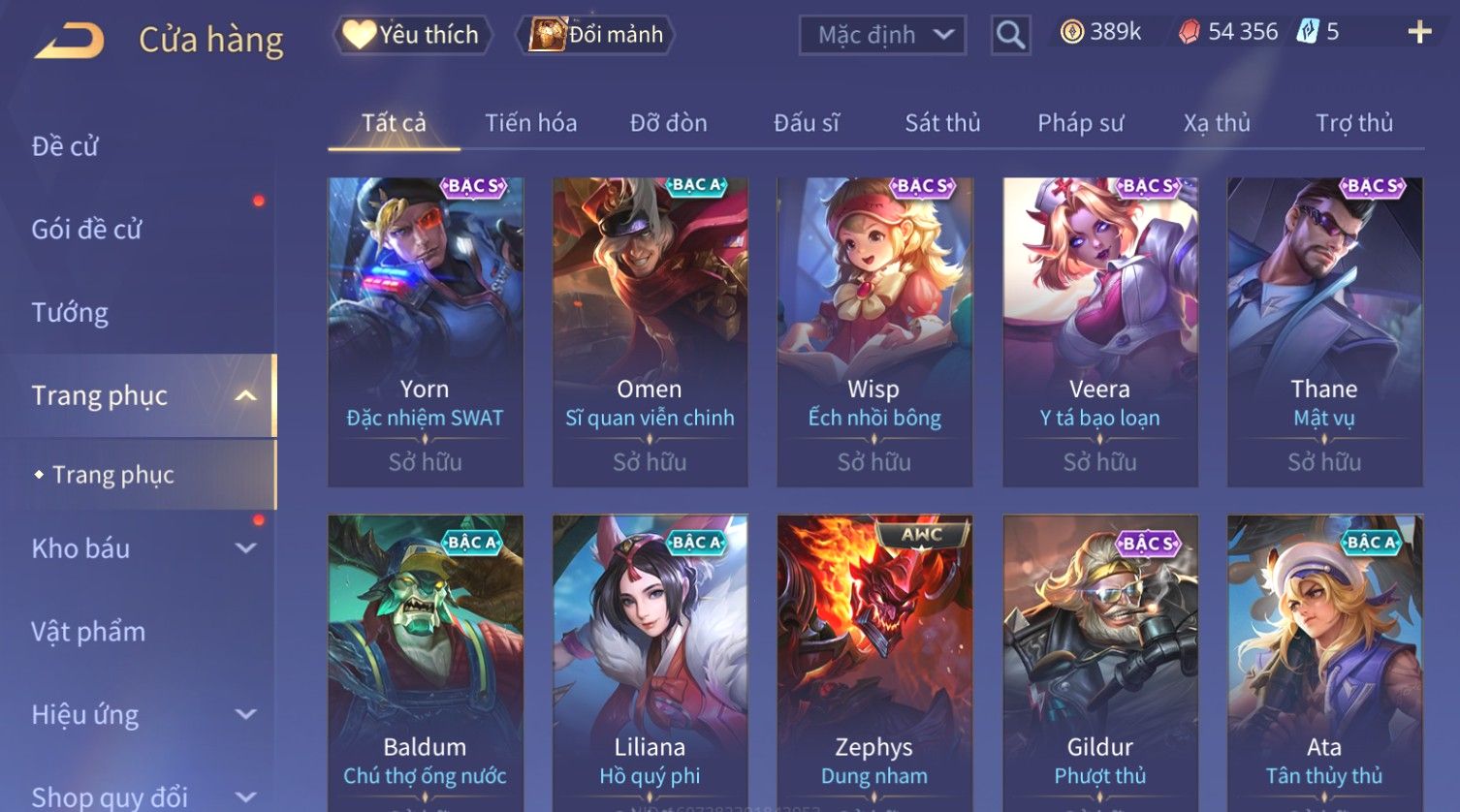Go back using the return arrow
The image size is (1460, 812).
coord(70,41)
